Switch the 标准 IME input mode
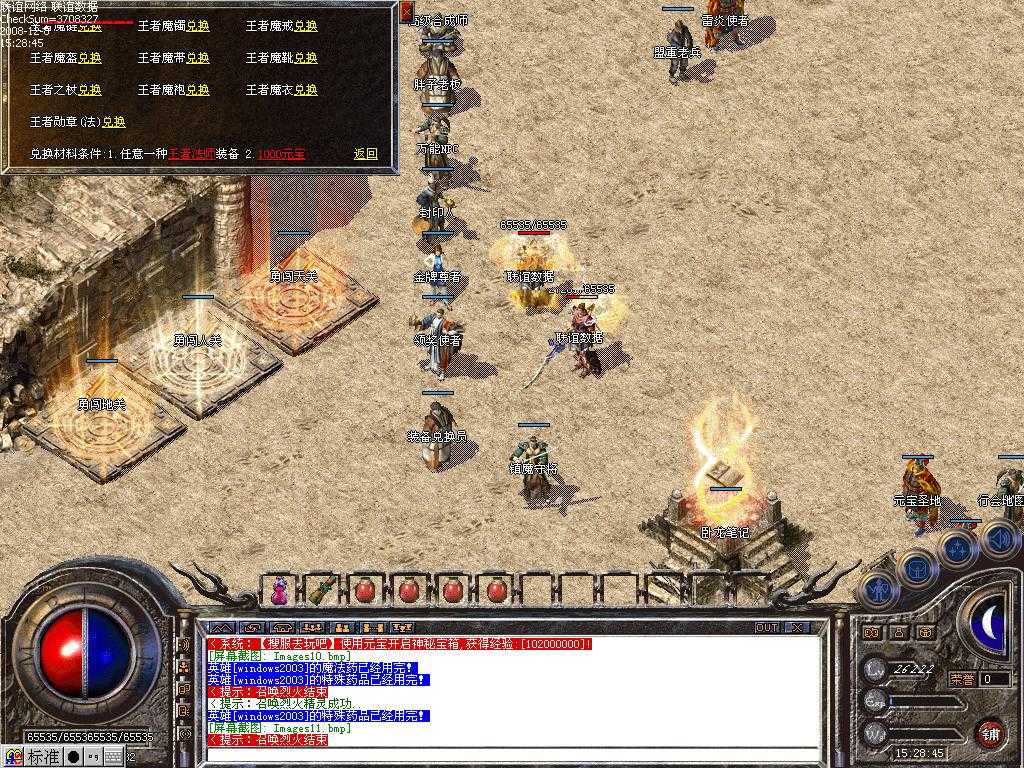This screenshot has height=768, width=1024. pos(42,758)
